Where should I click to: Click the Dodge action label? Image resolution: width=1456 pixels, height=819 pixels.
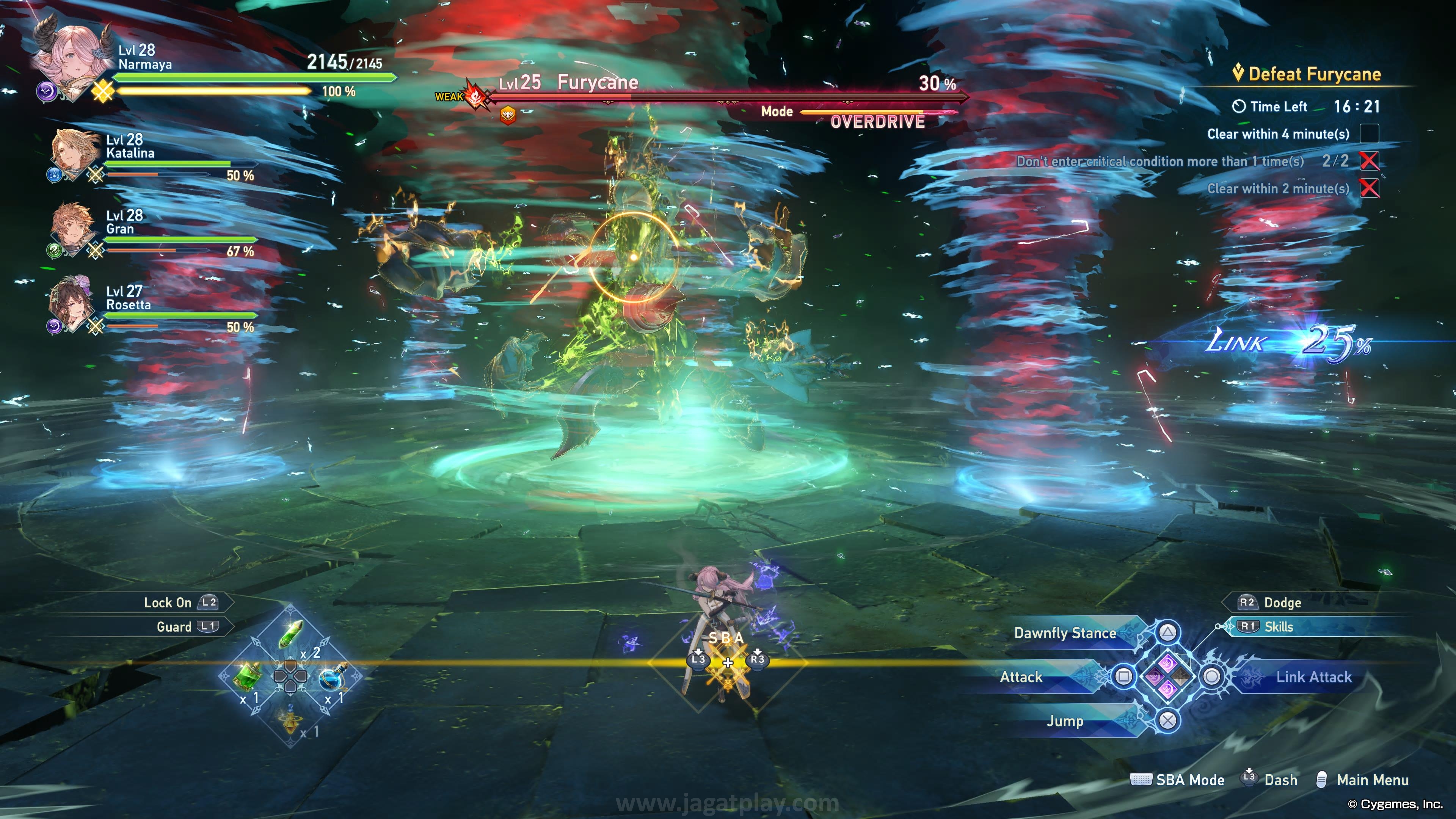1282,602
